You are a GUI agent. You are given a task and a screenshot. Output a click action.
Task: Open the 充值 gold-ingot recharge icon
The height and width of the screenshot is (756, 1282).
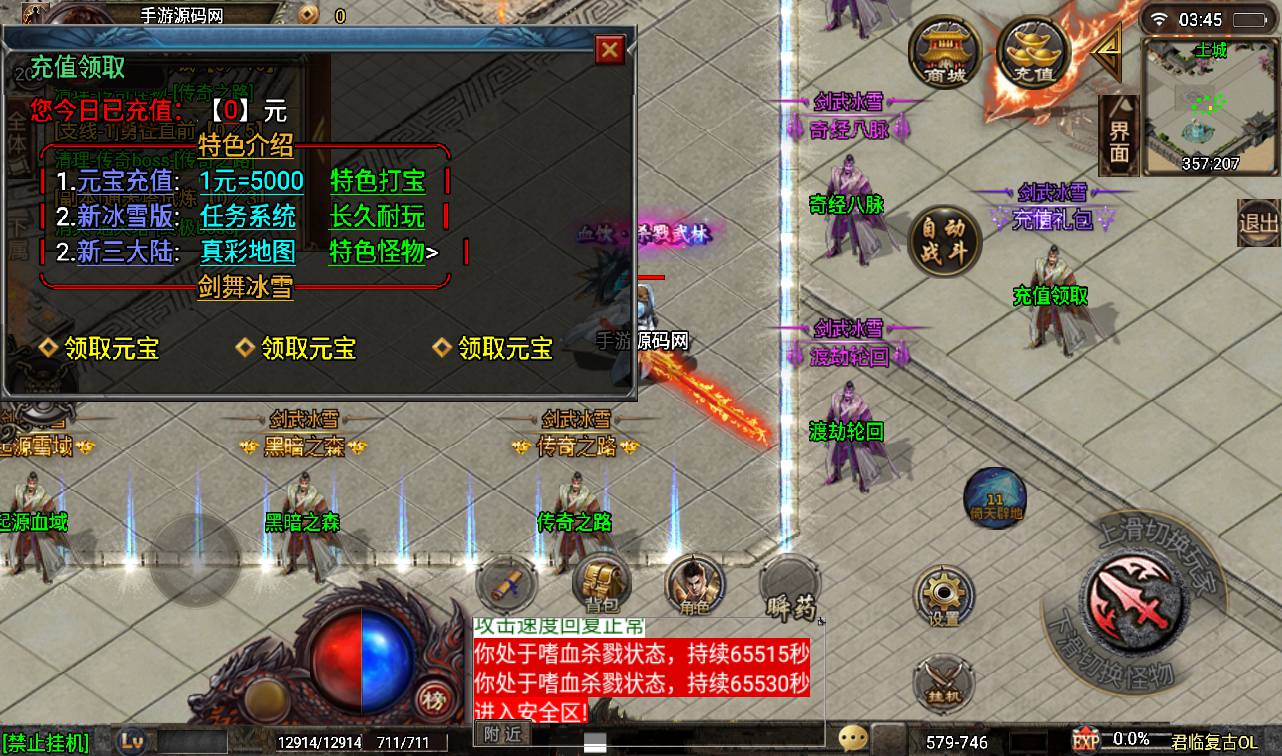[1032, 50]
